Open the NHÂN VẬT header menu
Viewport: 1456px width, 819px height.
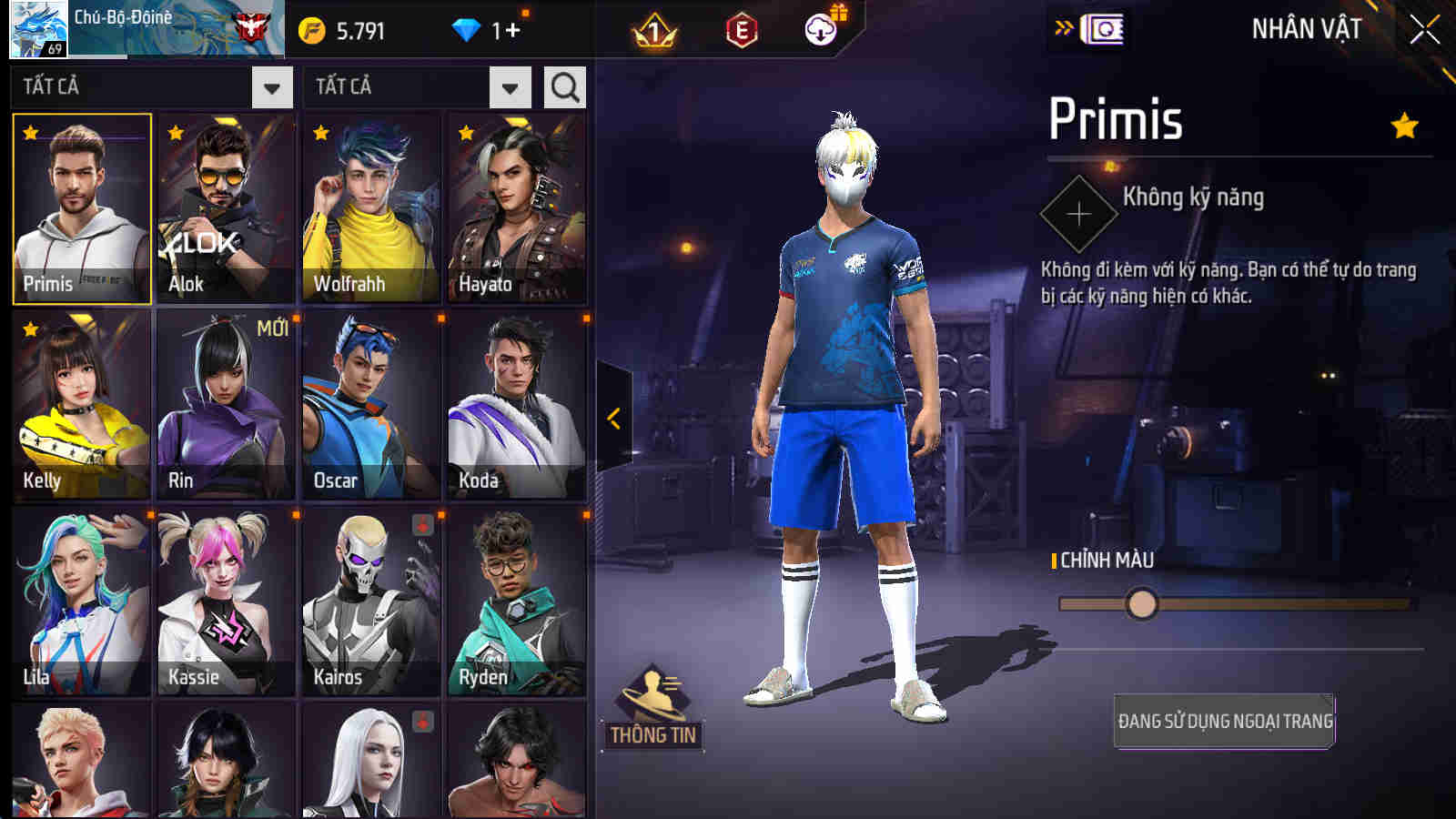(x=1307, y=27)
